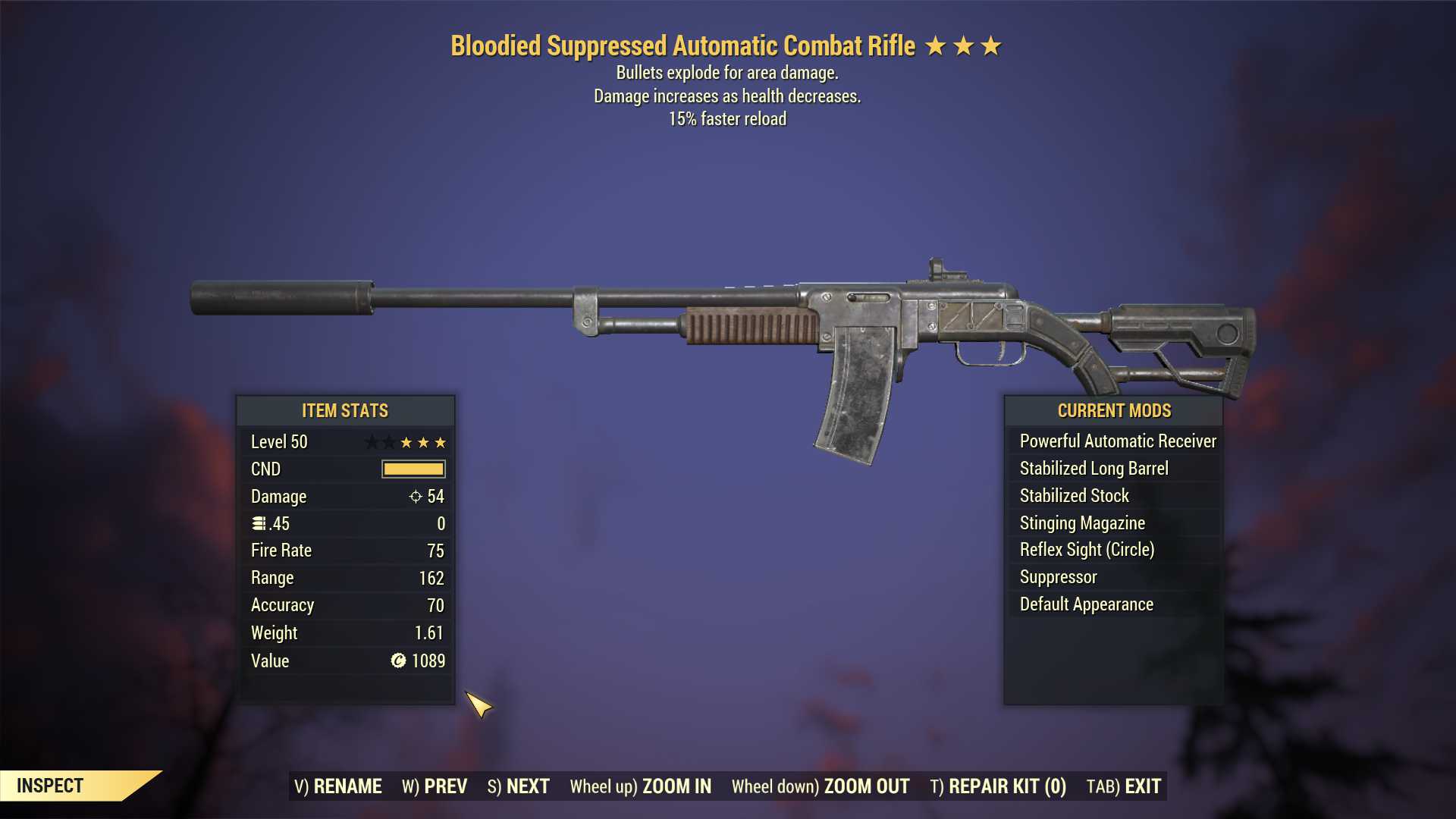Image resolution: width=1456 pixels, height=819 pixels.
Task: Show the NEXT item
Action: click(x=519, y=786)
